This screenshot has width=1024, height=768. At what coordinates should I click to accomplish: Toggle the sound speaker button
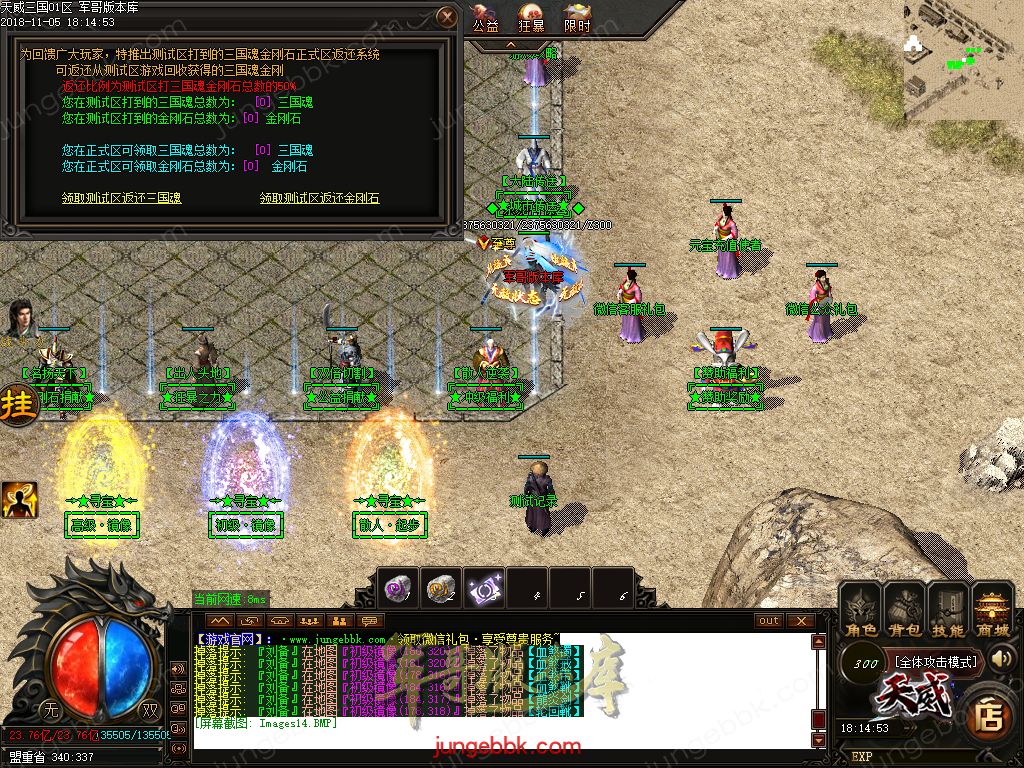click(x=1002, y=658)
